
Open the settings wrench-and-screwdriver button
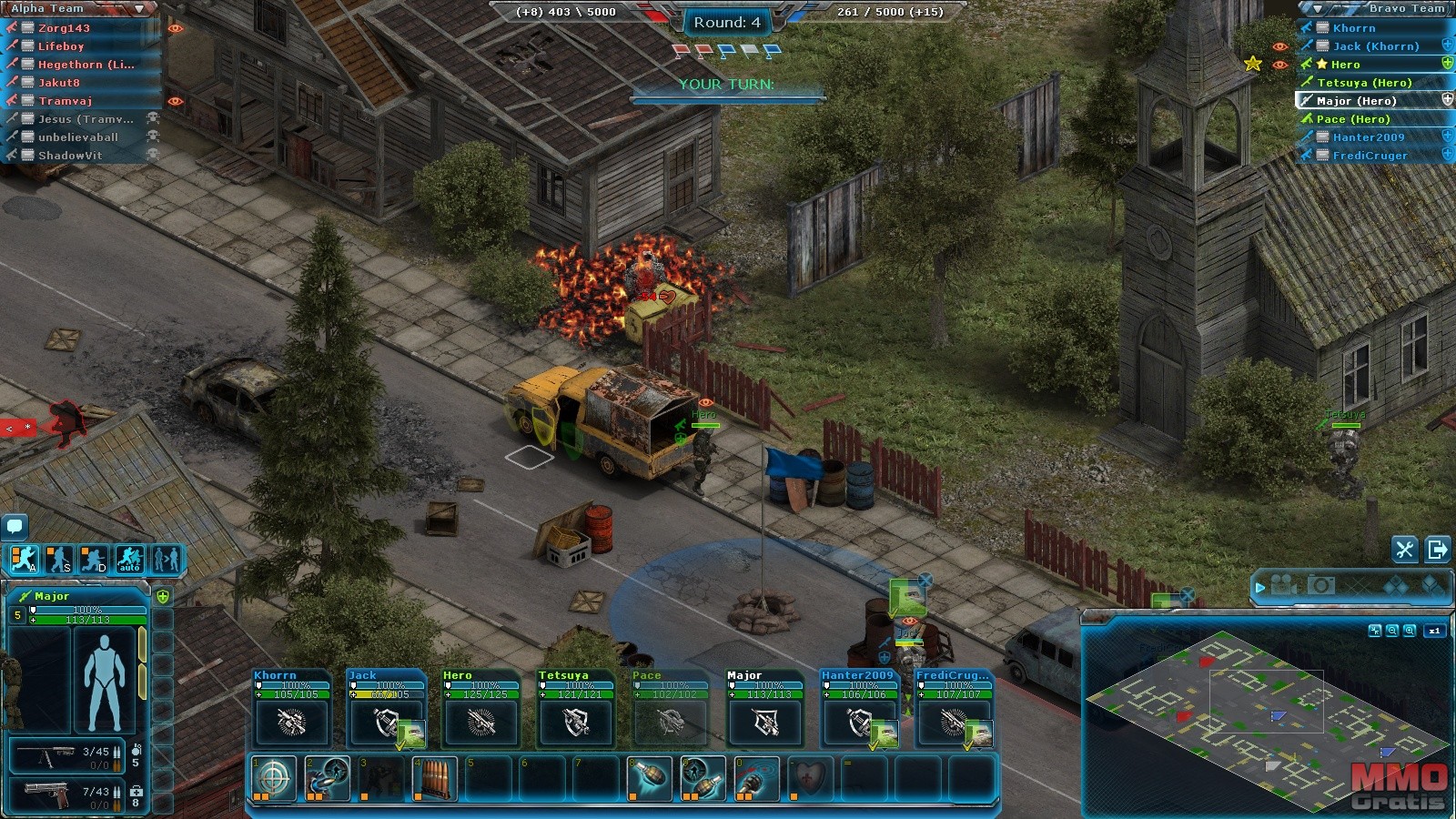tap(1404, 550)
